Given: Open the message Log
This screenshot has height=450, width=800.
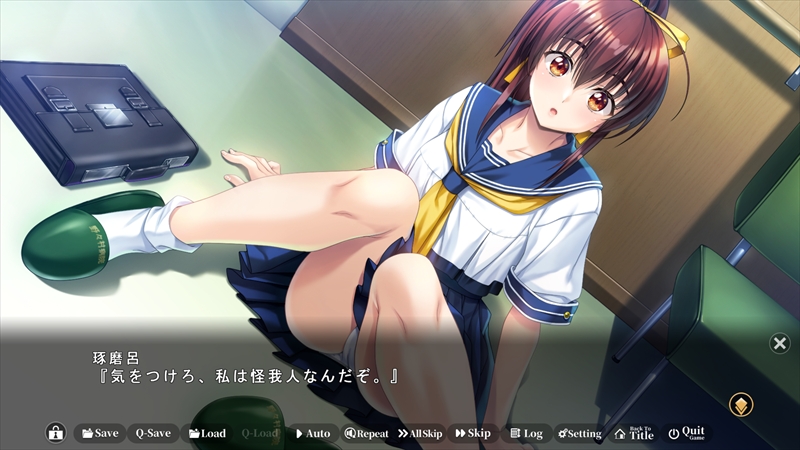Looking at the screenshot, I should (526, 433).
